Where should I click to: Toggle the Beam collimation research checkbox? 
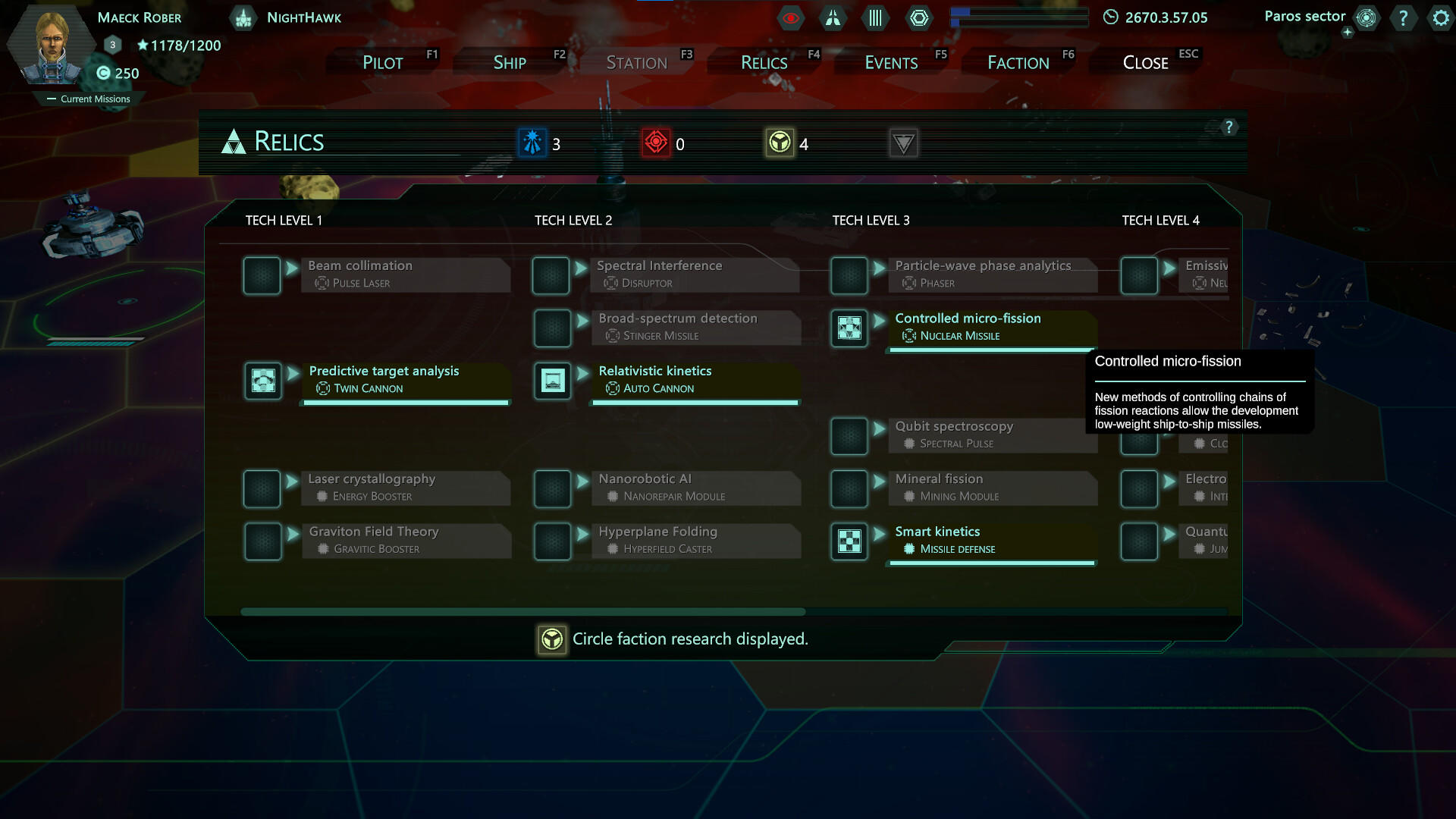point(262,275)
